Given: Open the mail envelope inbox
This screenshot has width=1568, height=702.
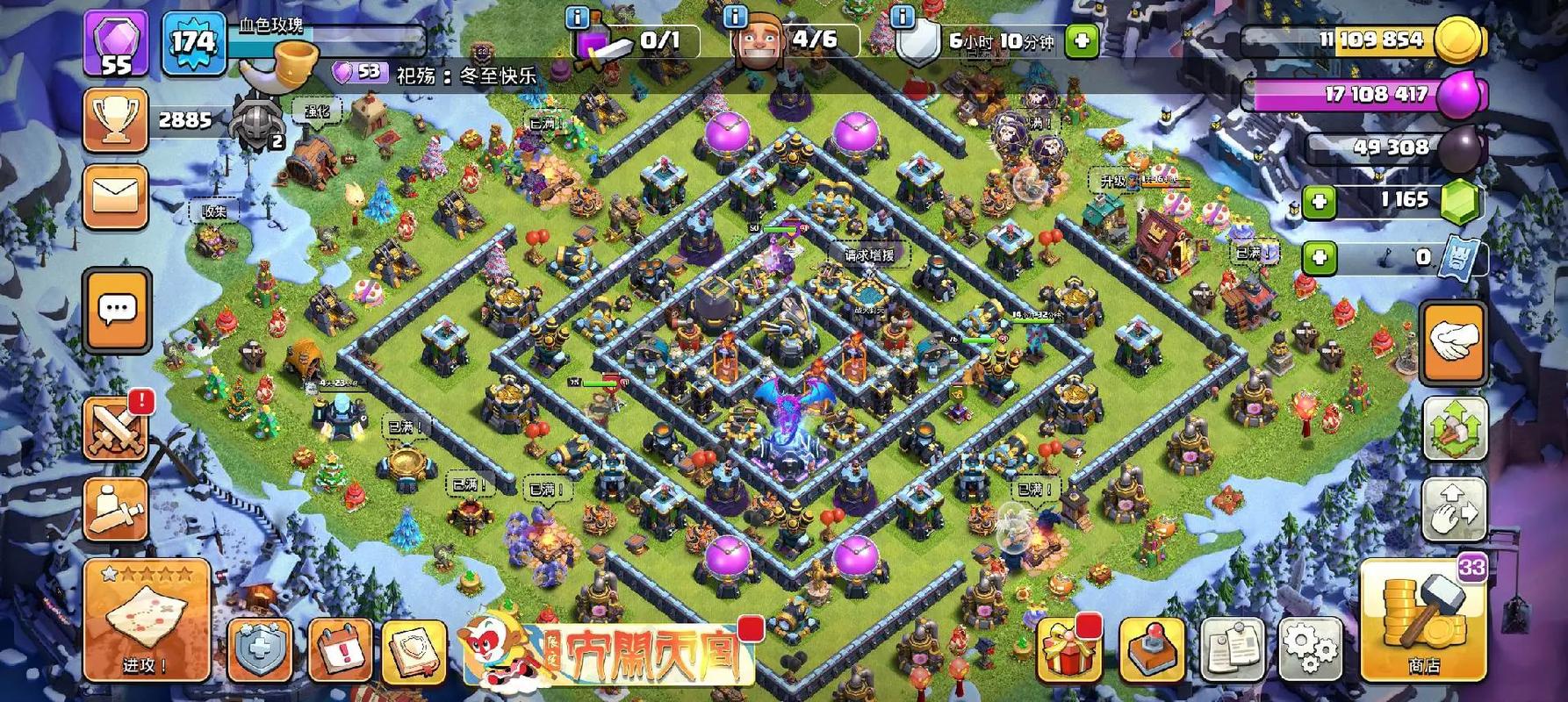Looking at the screenshot, I should pos(116,195).
